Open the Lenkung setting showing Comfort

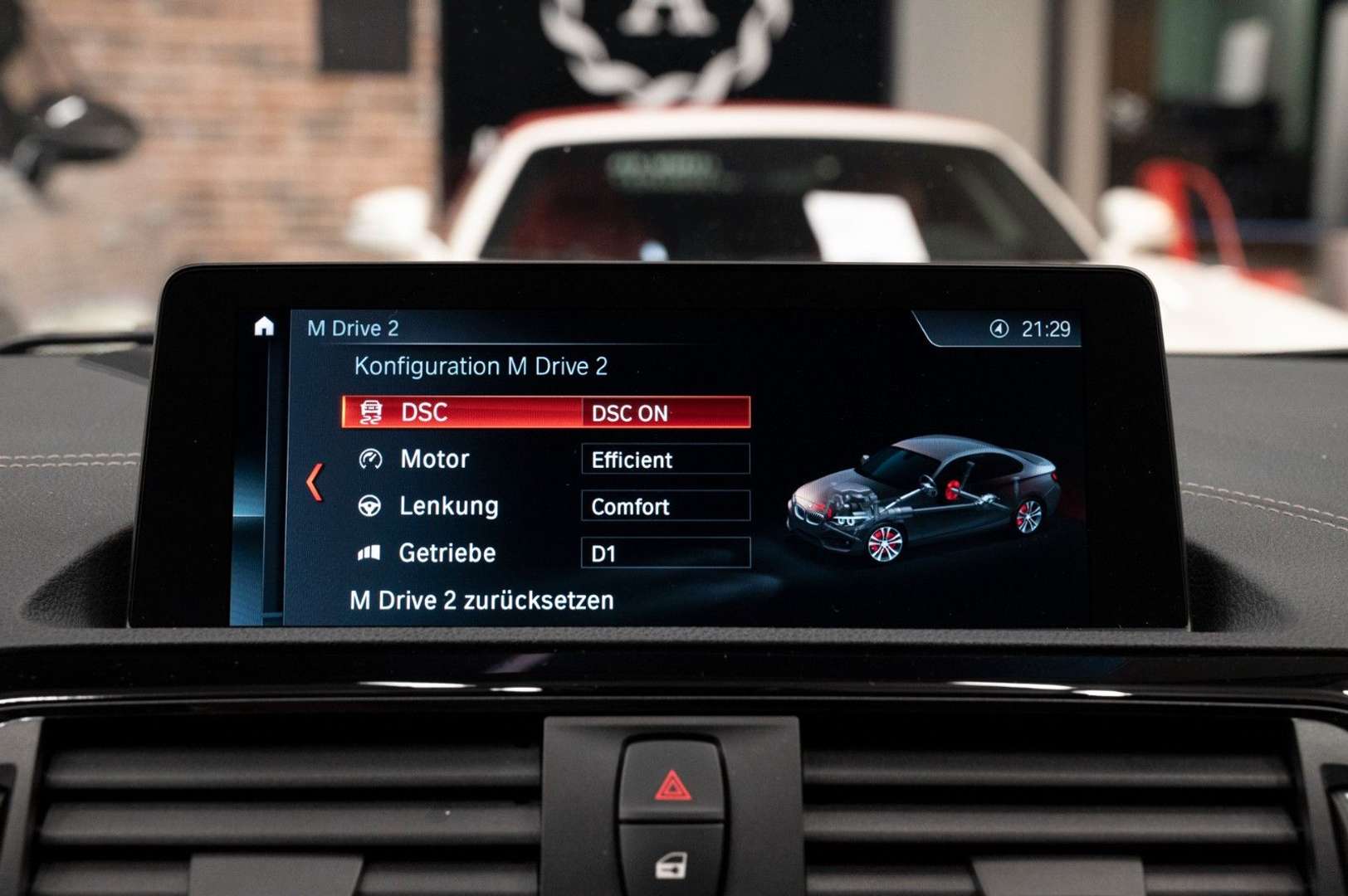coord(664,507)
